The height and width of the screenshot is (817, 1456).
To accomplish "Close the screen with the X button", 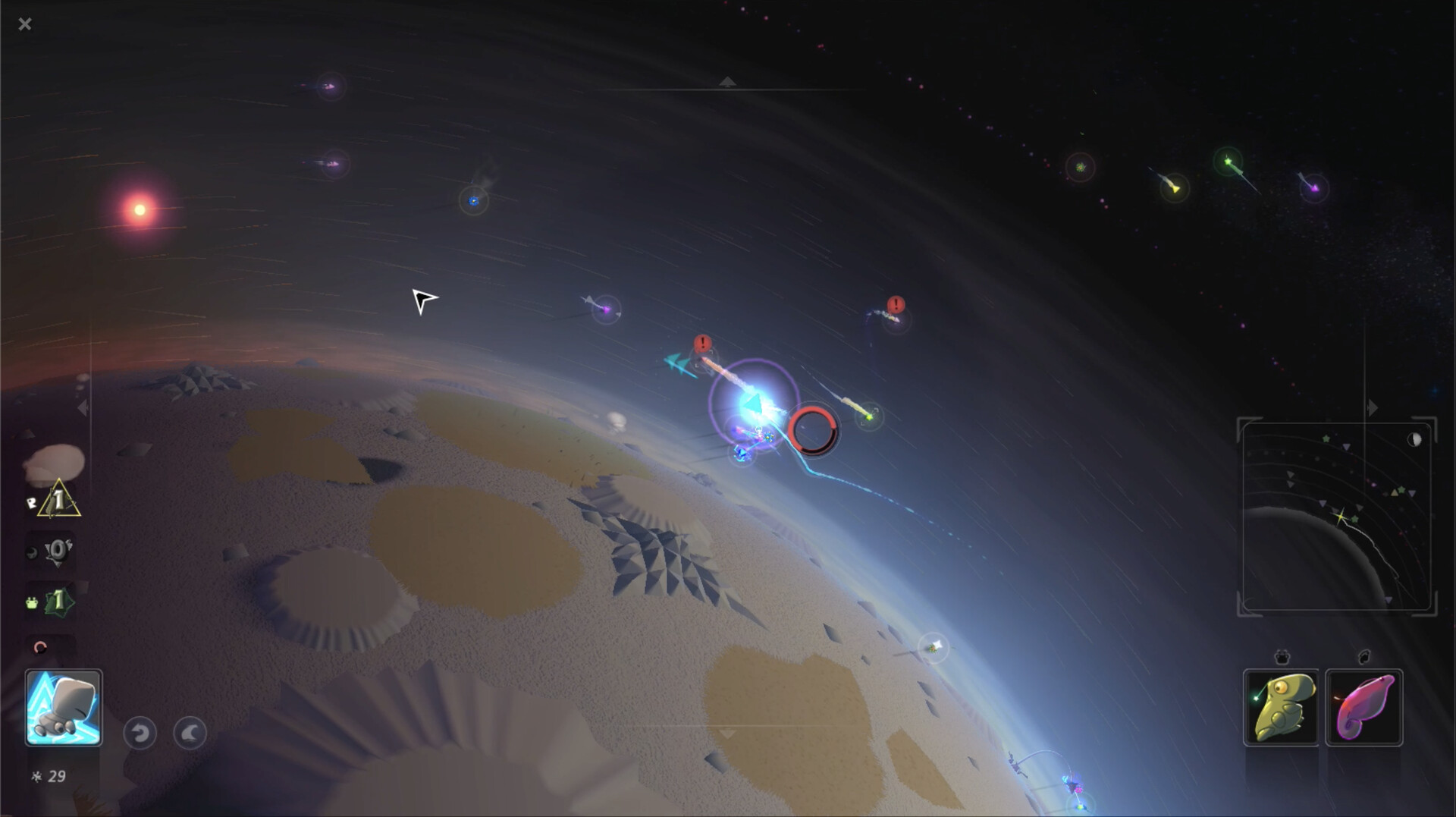I will tap(25, 24).
